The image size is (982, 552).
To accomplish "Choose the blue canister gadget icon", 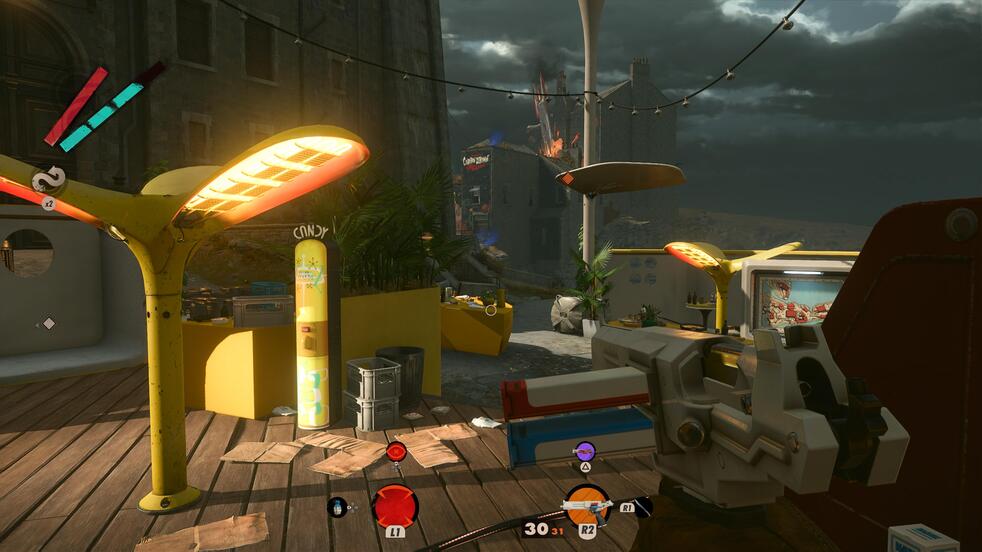I will [337, 507].
